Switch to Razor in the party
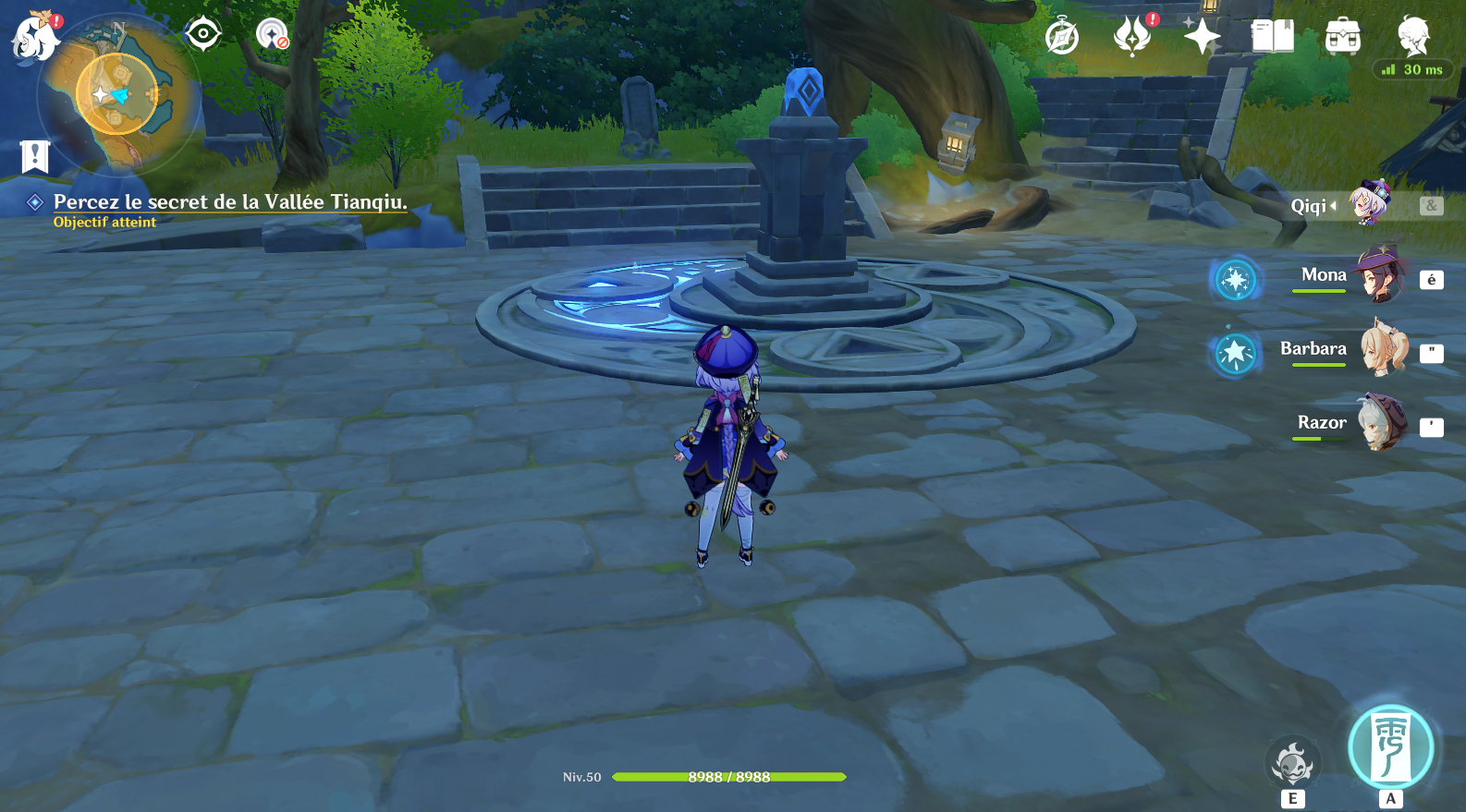Screen dimensions: 1466x812 [1382, 423]
